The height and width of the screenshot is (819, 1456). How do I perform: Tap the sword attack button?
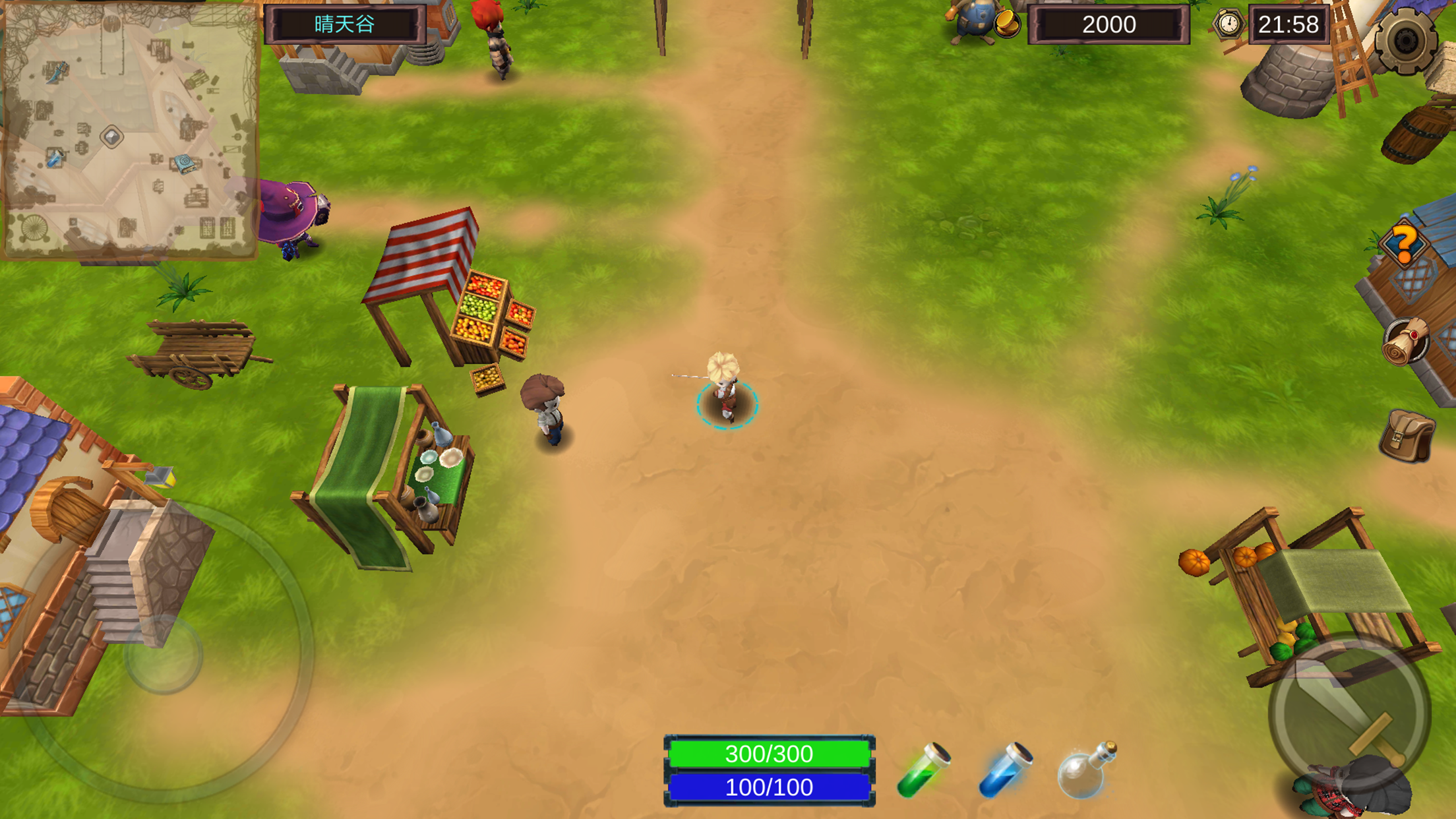click(1350, 713)
